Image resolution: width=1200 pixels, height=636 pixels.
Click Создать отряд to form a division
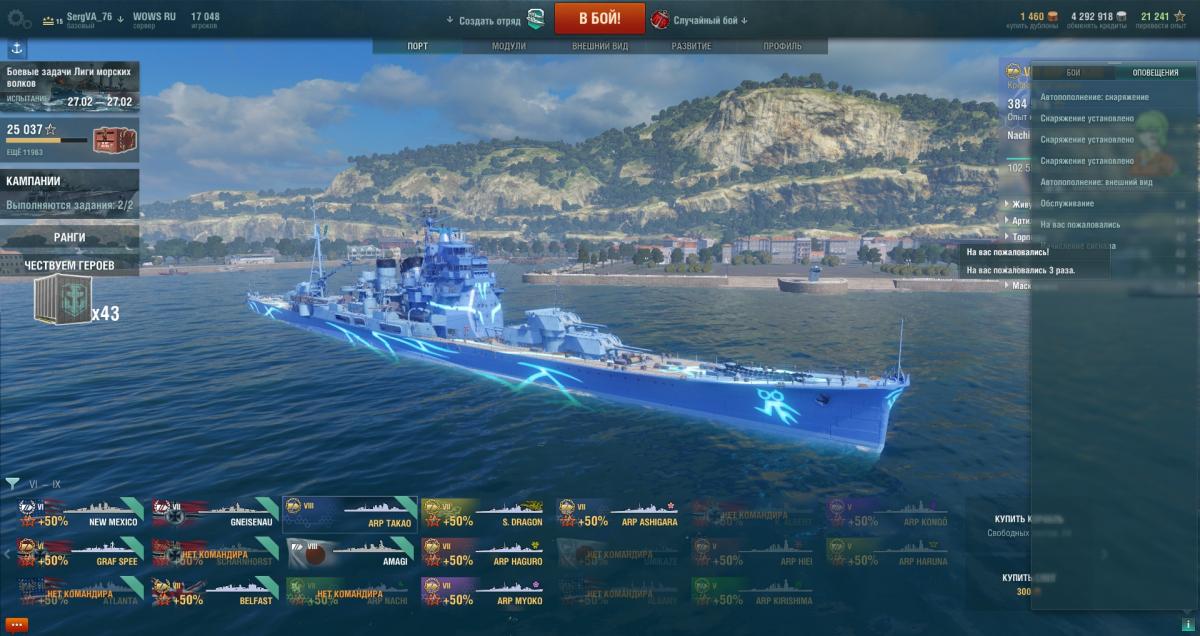pos(490,20)
